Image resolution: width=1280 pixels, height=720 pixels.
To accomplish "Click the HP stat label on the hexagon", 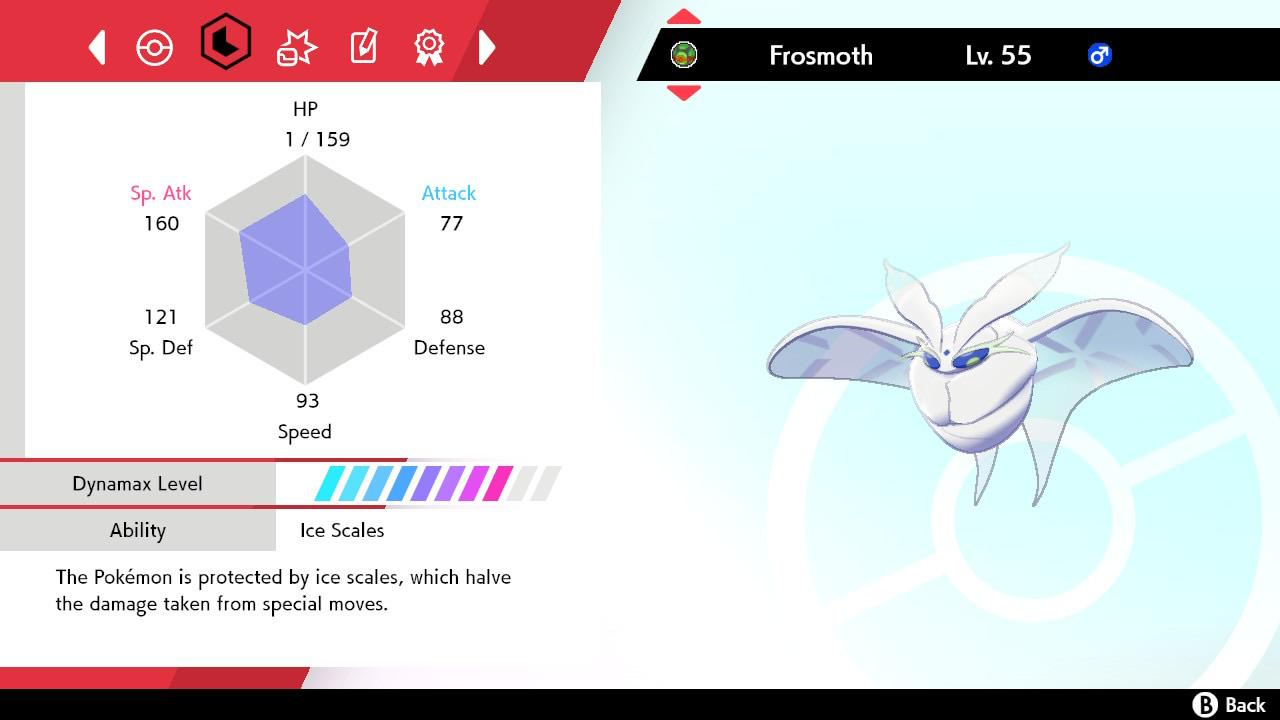I will point(305,109).
